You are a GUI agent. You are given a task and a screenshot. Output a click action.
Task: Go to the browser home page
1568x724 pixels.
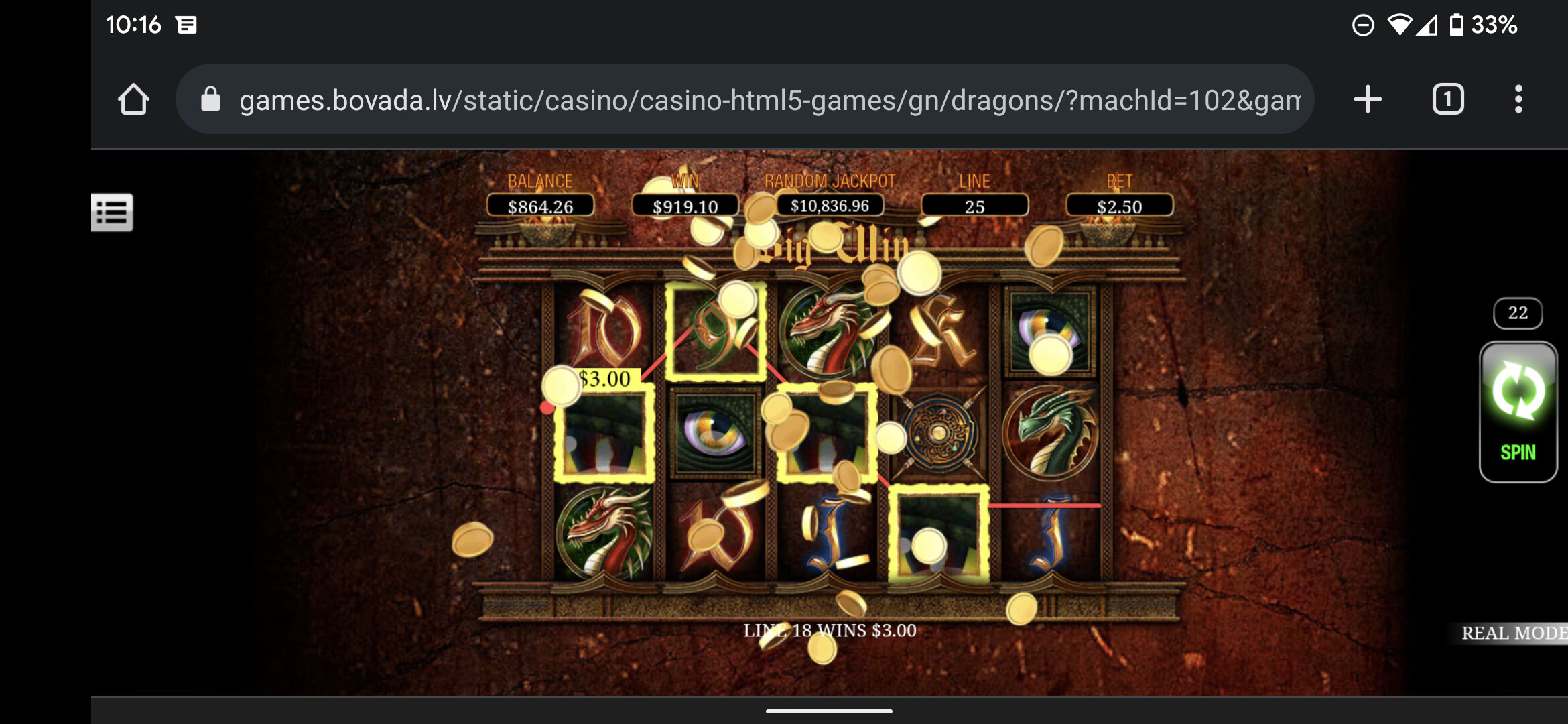(133, 100)
